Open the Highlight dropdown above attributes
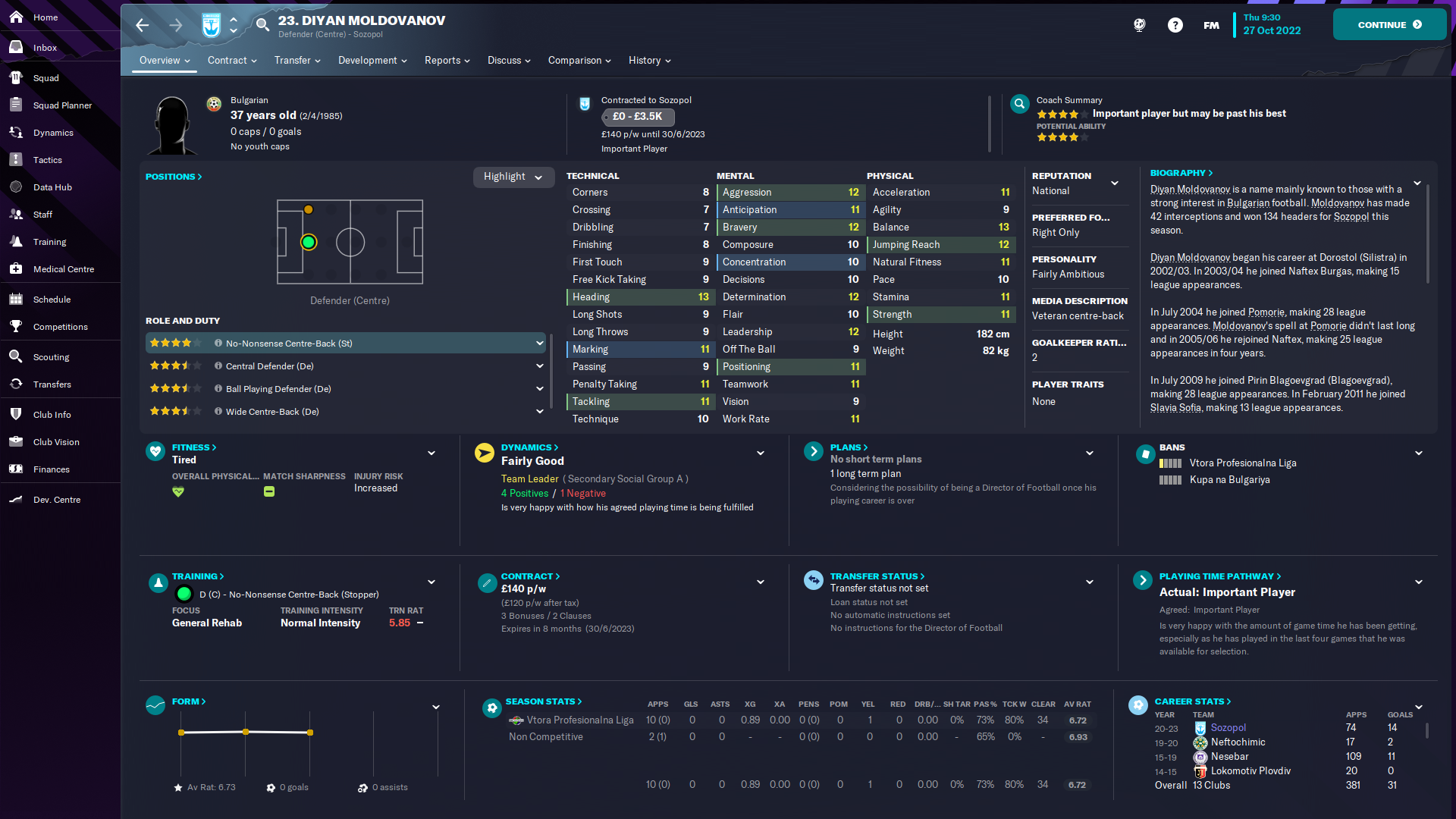This screenshot has width=1456, height=819. pyautogui.click(x=513, y=177)
